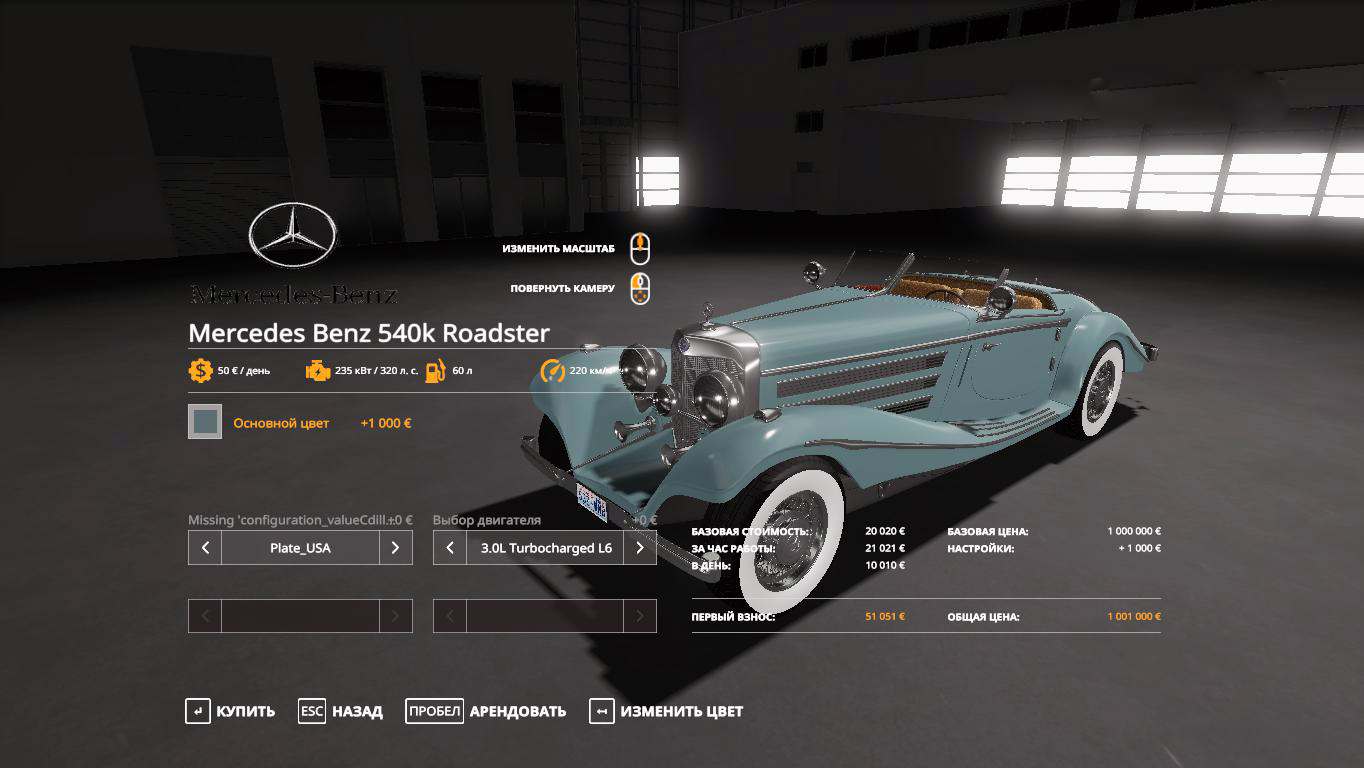Image resolution: width=1364 pixels, height=768 pixels.
Task: Buy the vehicle with Купить
Action: [231, 711]
